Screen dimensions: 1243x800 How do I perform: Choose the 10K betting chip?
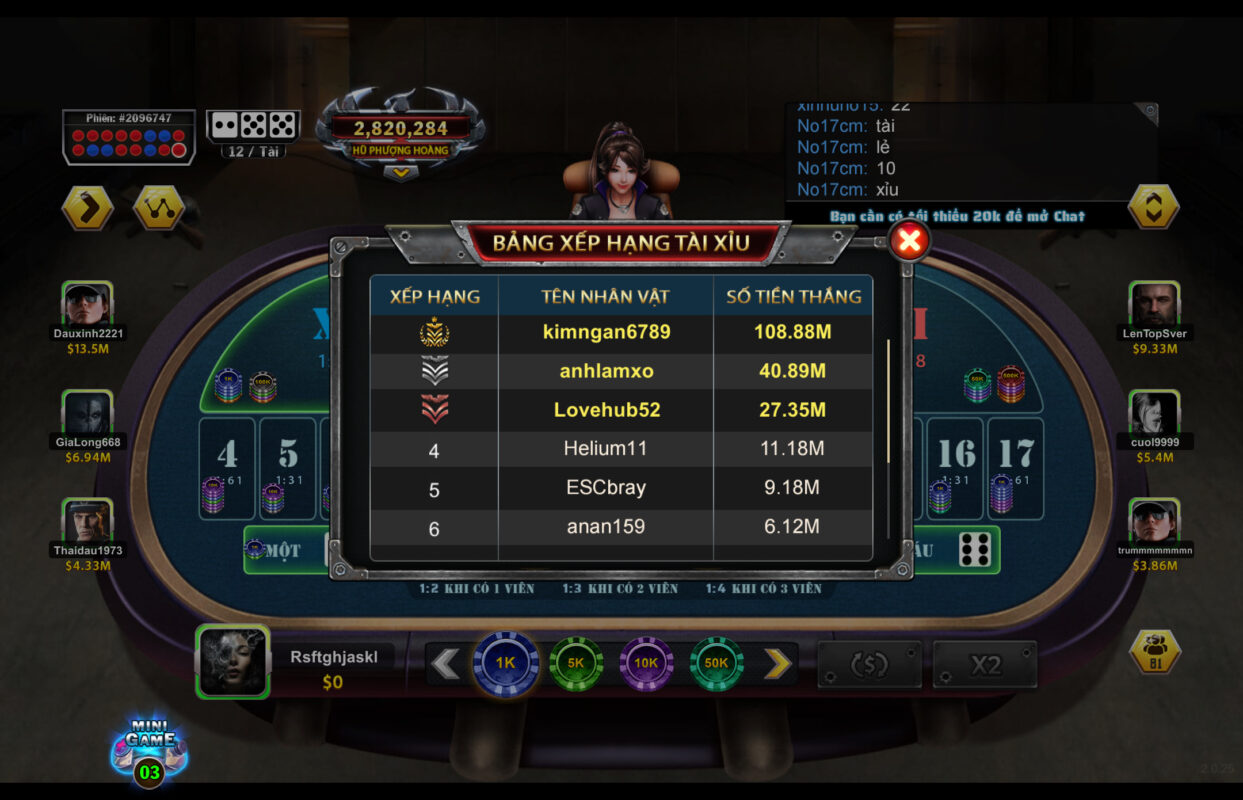click(646, 663)
